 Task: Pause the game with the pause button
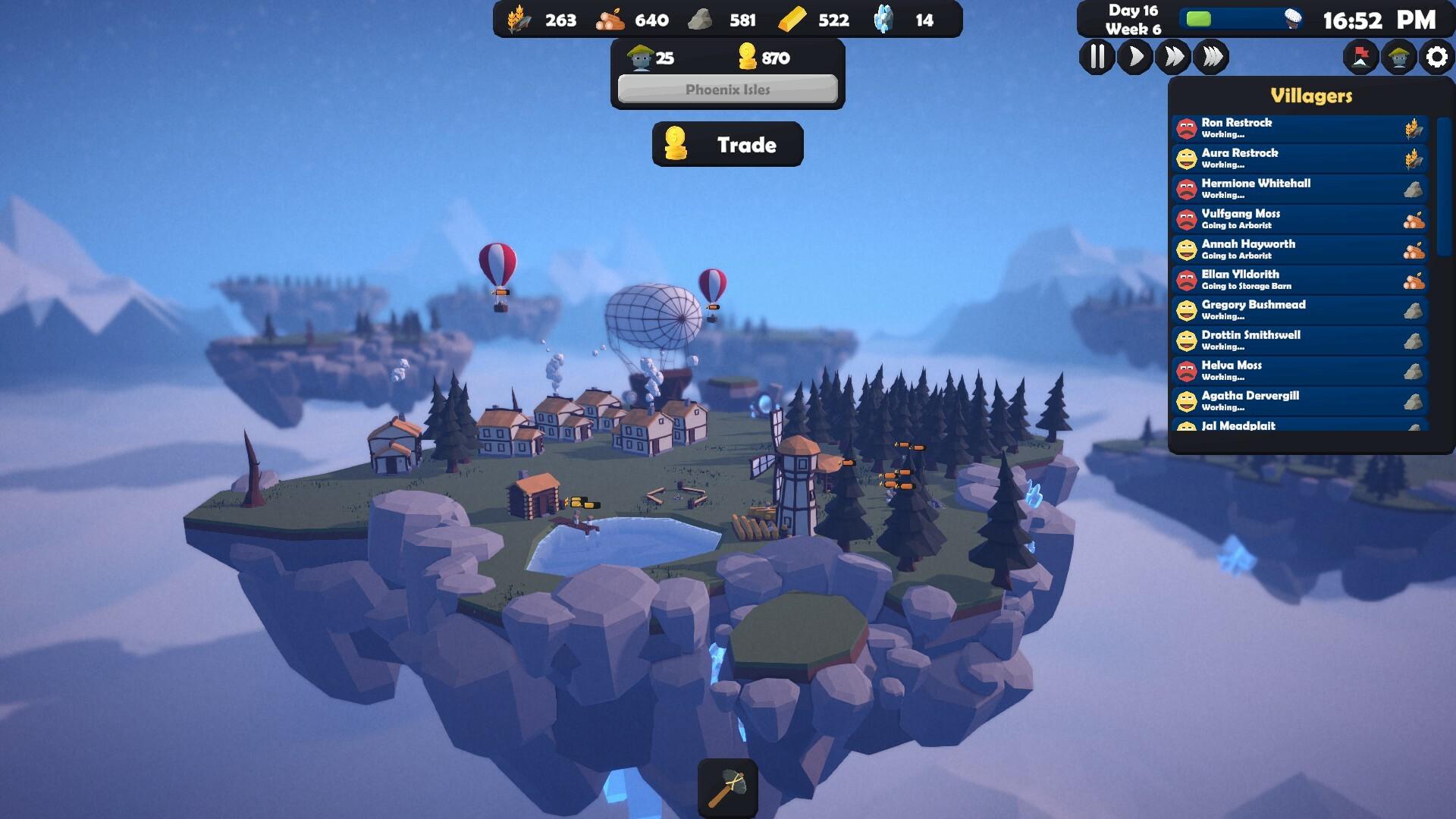(1097, 55)
